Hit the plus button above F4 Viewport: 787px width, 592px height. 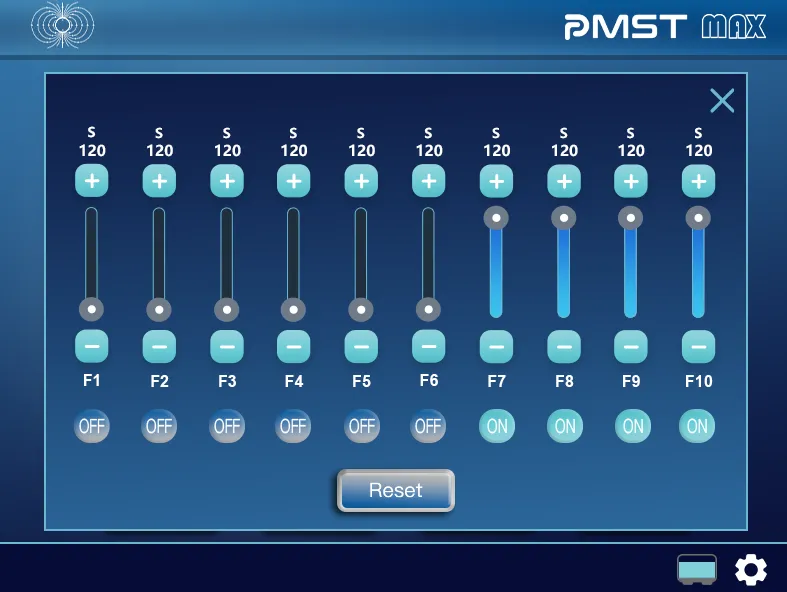[x=293, y=182]
